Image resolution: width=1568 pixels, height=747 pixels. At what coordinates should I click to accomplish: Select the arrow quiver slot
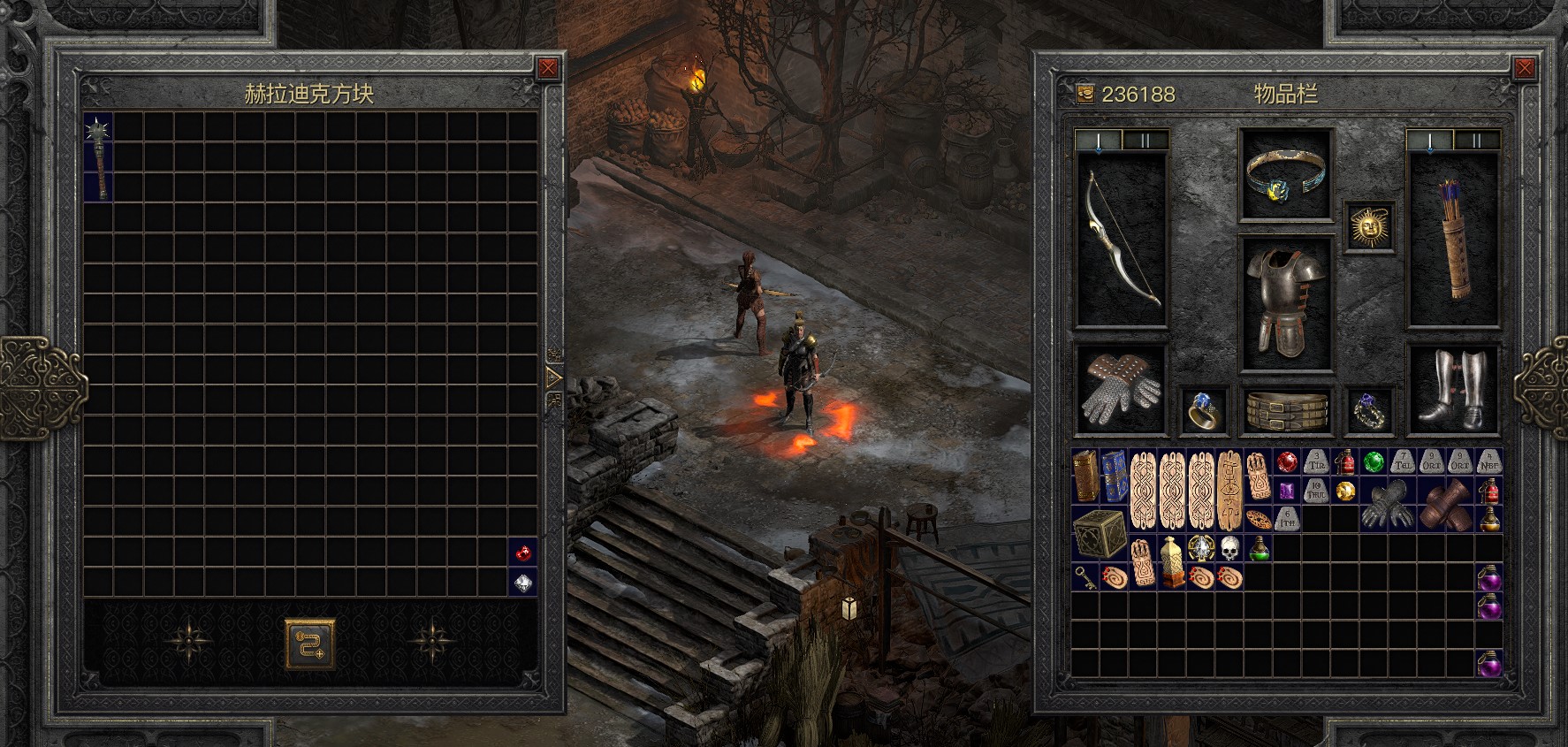(x=1453, y=240)
